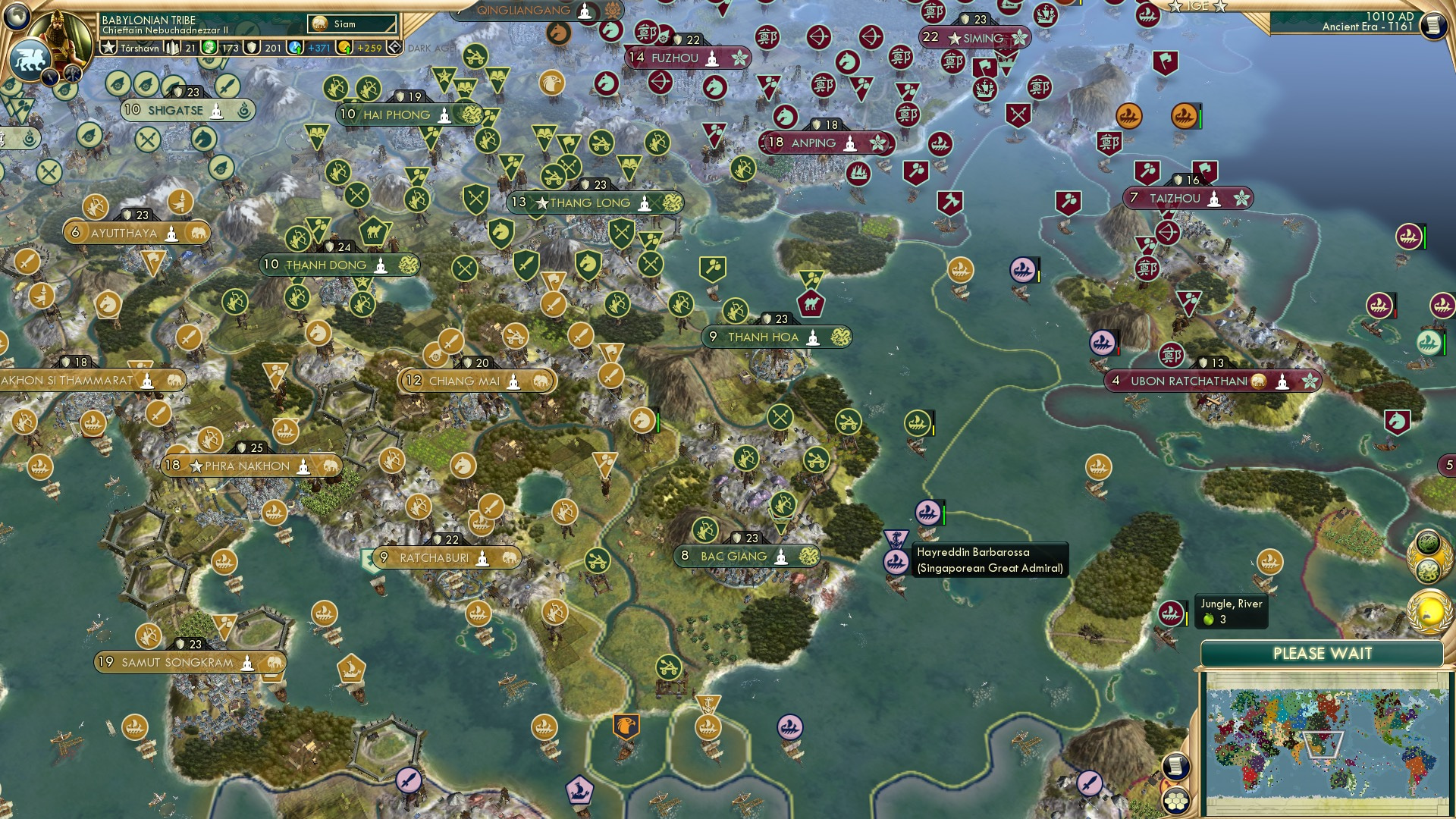This screenshot has height=819, width=1456.
Task: Click the globe overlay icon in the top-left corner
Action: 16,16
